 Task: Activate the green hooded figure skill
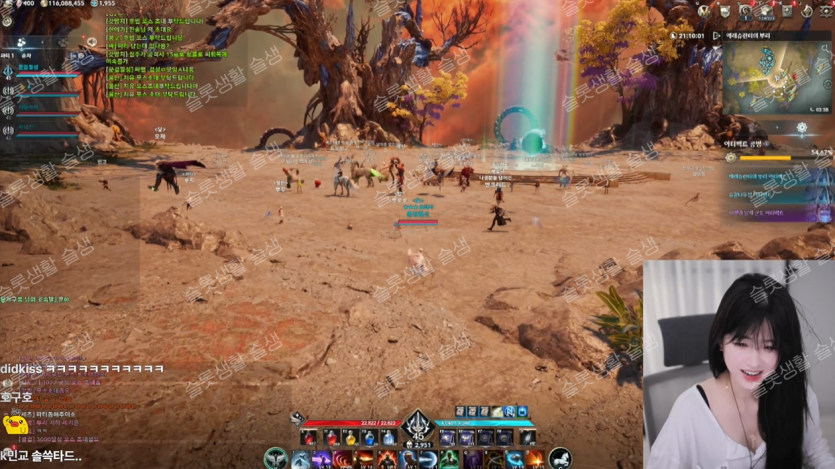coord(450,459)
